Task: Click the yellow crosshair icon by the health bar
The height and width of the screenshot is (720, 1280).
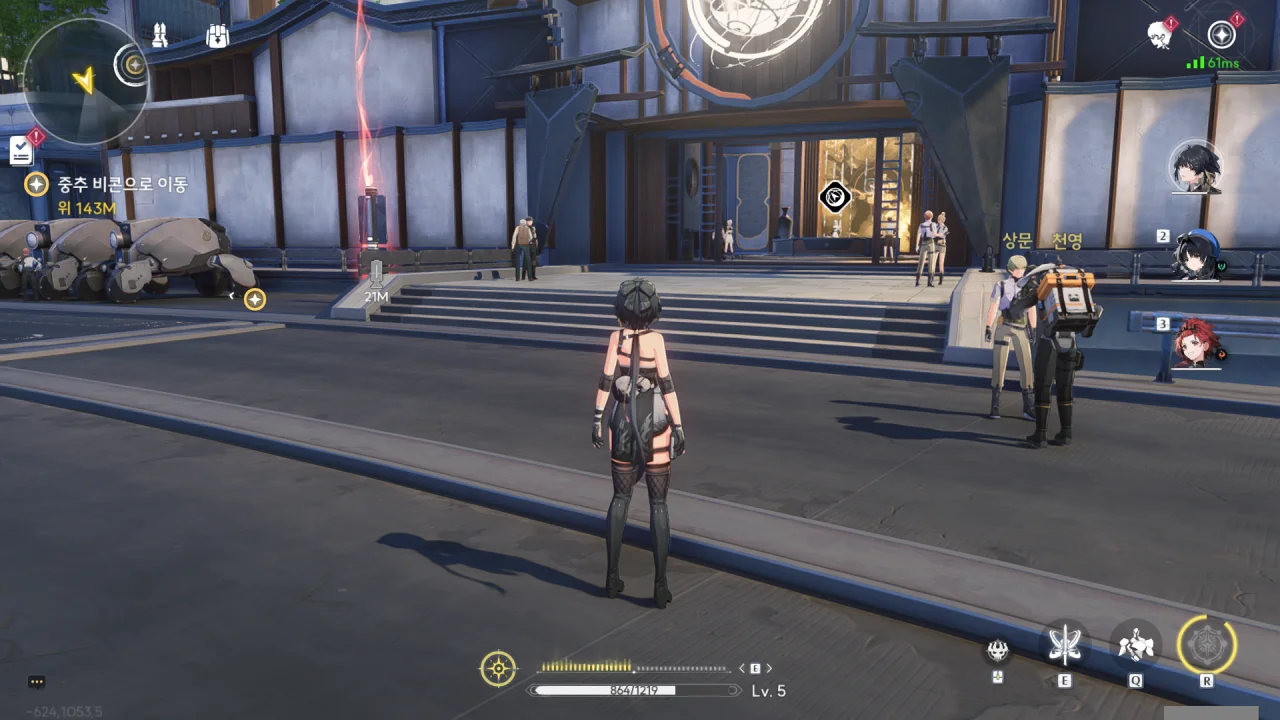Action: click(498, 668)
